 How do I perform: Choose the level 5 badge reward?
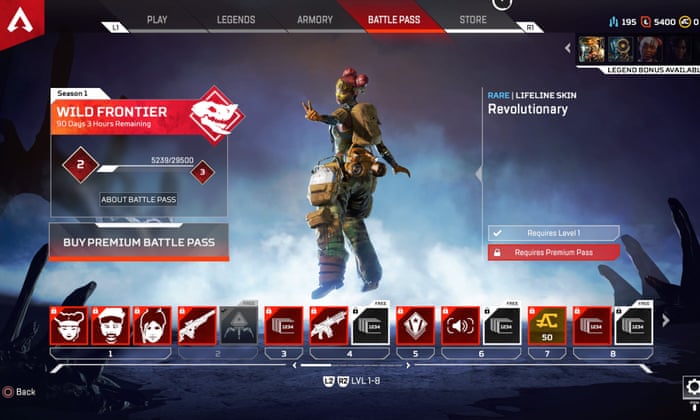414,326
